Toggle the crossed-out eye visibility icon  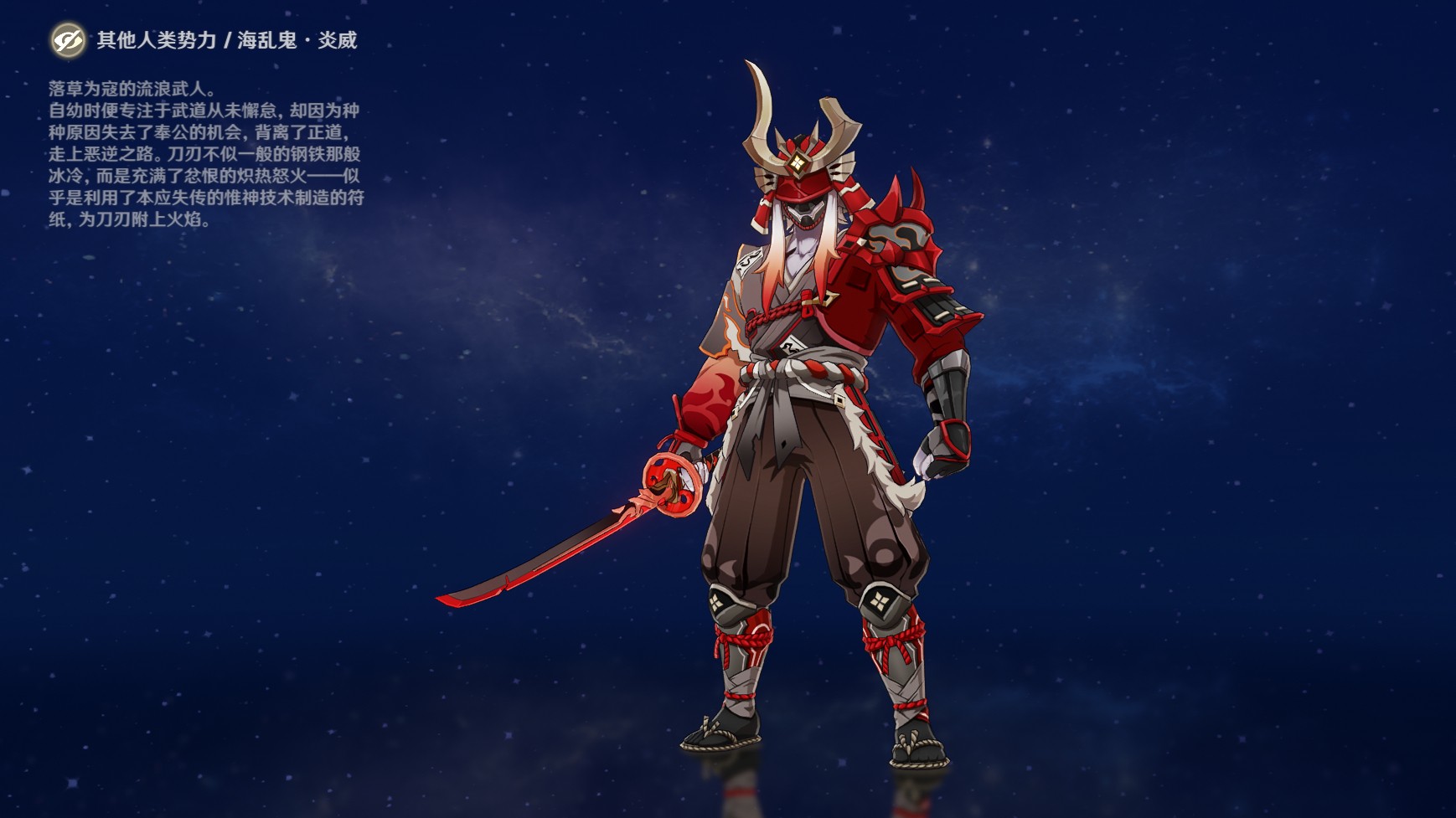(x=67, y=39)
